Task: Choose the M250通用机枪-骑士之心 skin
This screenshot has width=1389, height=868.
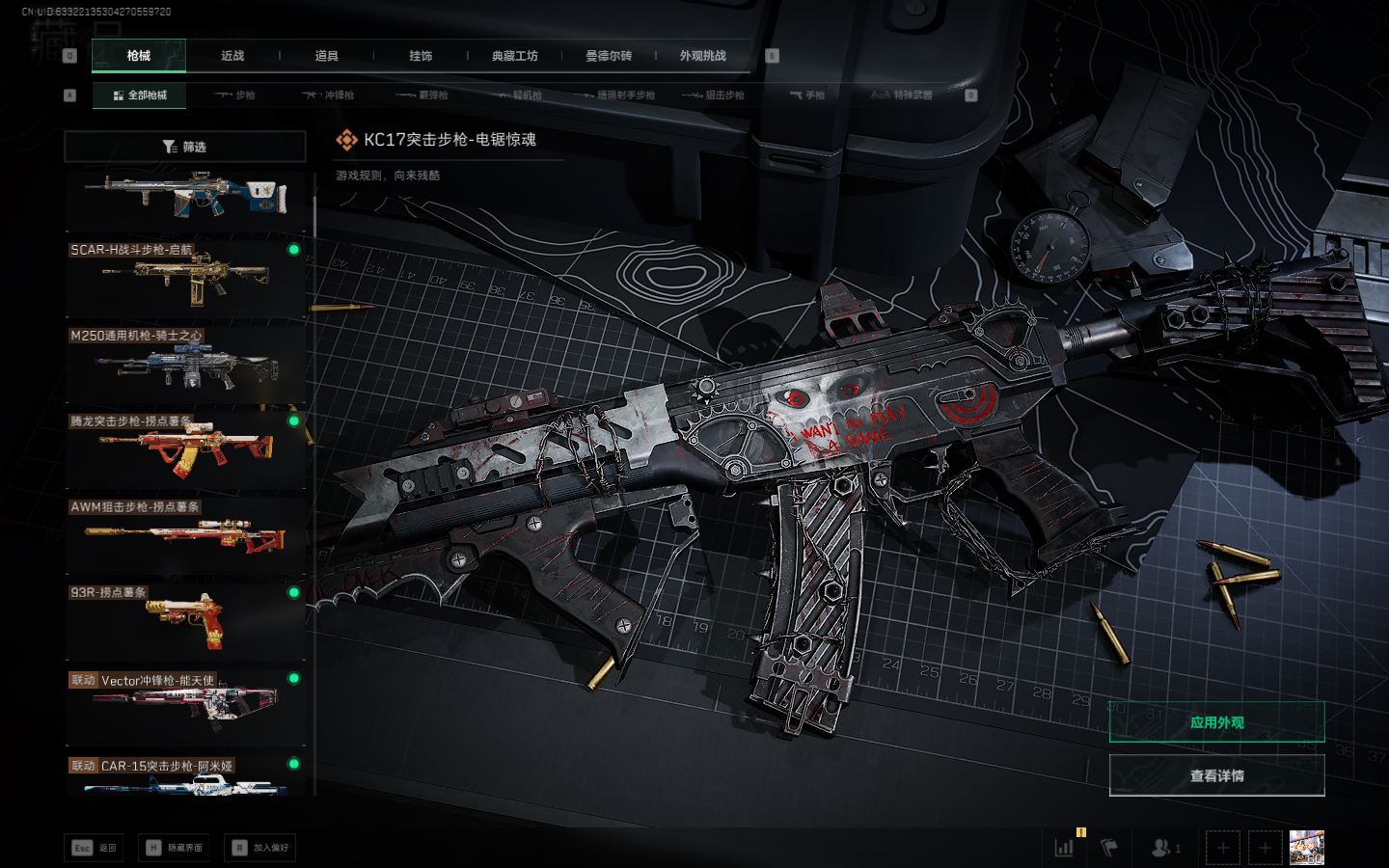Action: [x=184, y=365]
